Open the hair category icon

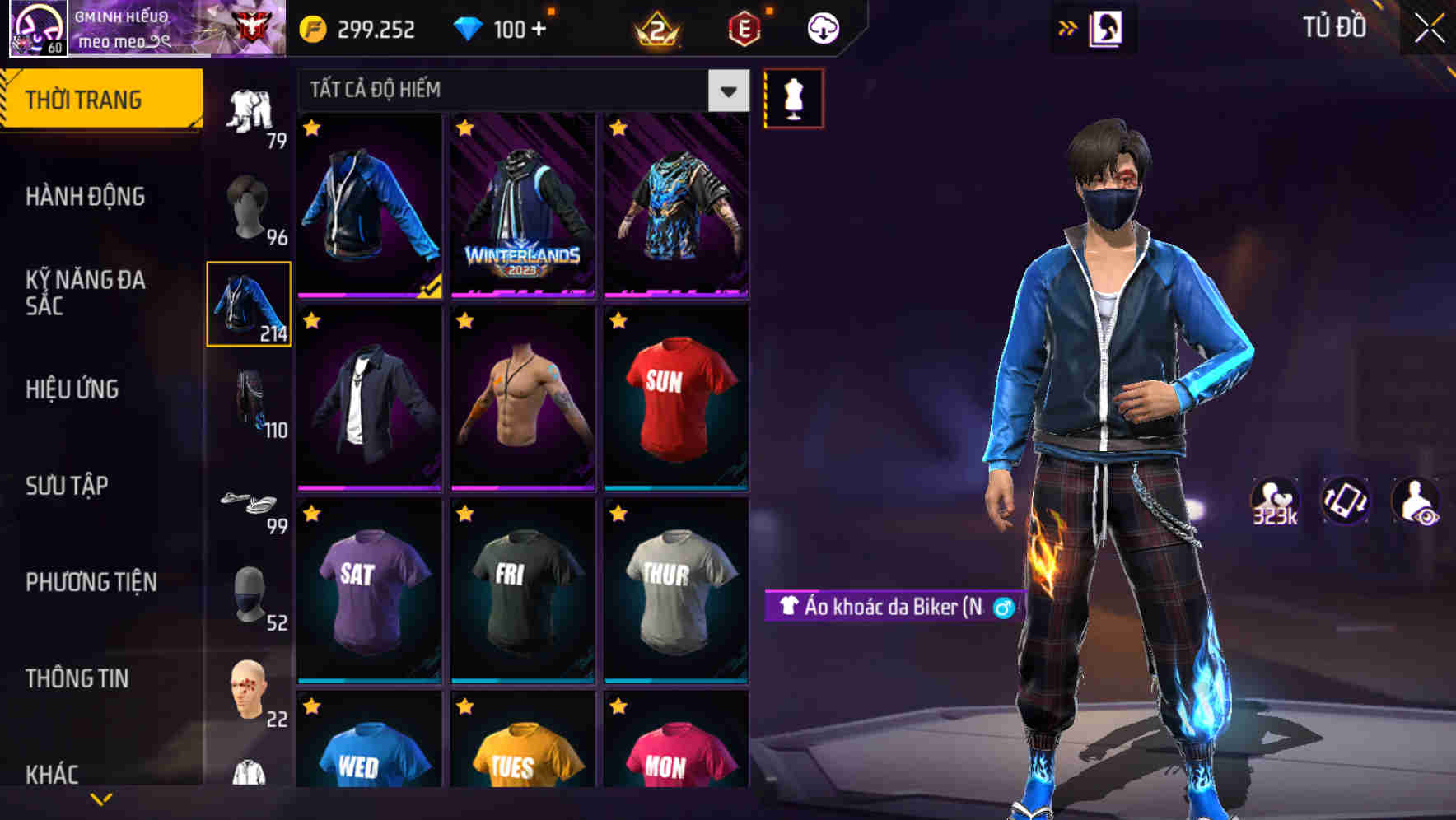[x=250, y=212]
